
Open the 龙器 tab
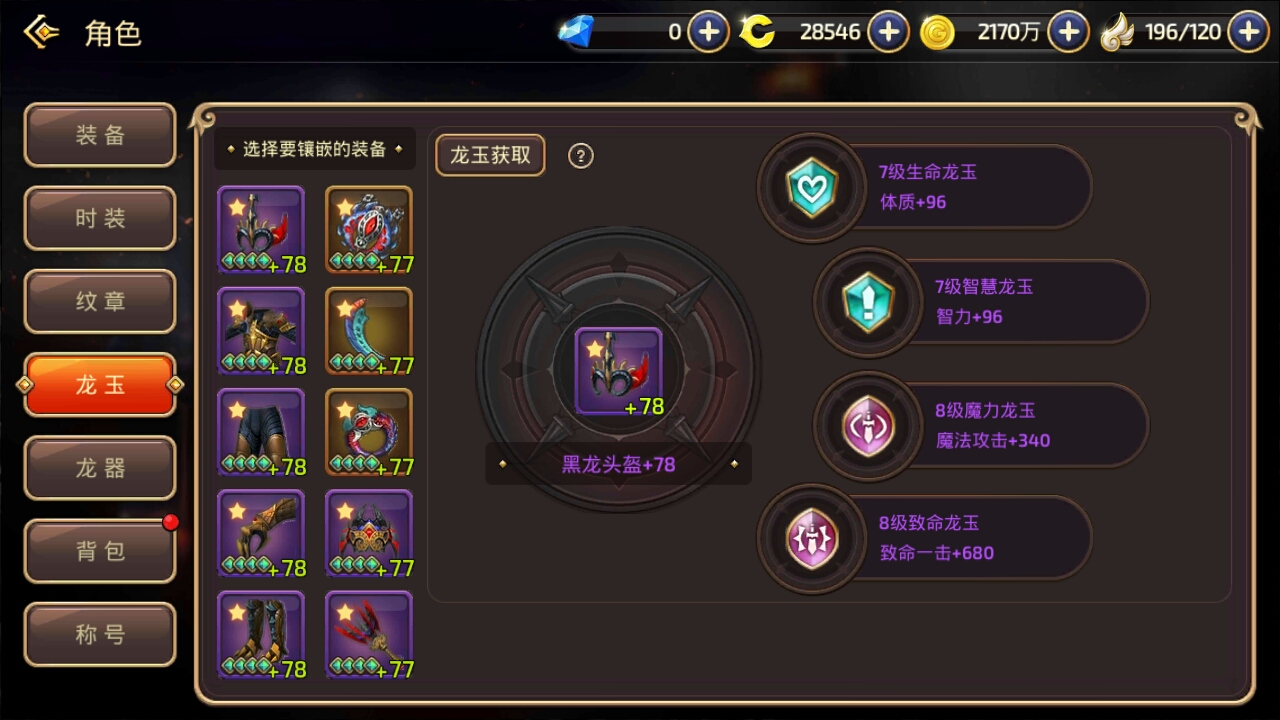click(x=100, y=468)
